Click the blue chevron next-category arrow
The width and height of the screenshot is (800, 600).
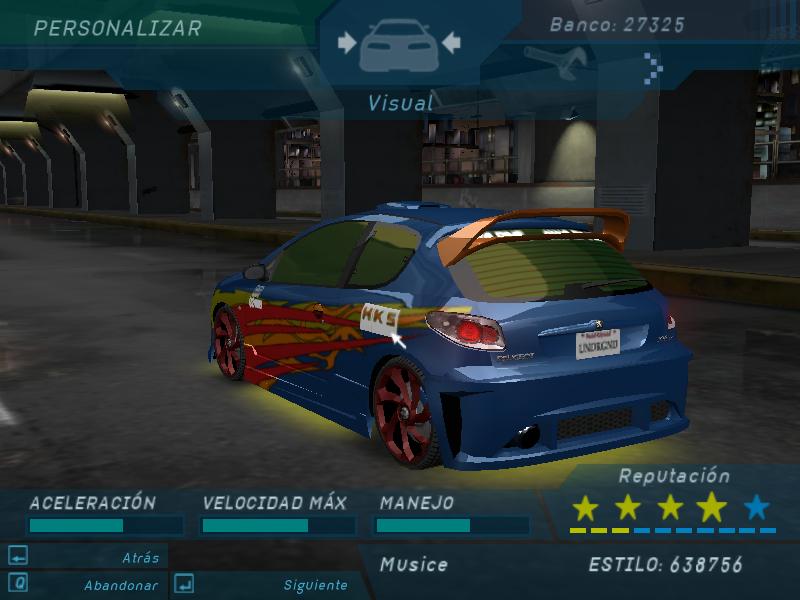pos(653,66)
